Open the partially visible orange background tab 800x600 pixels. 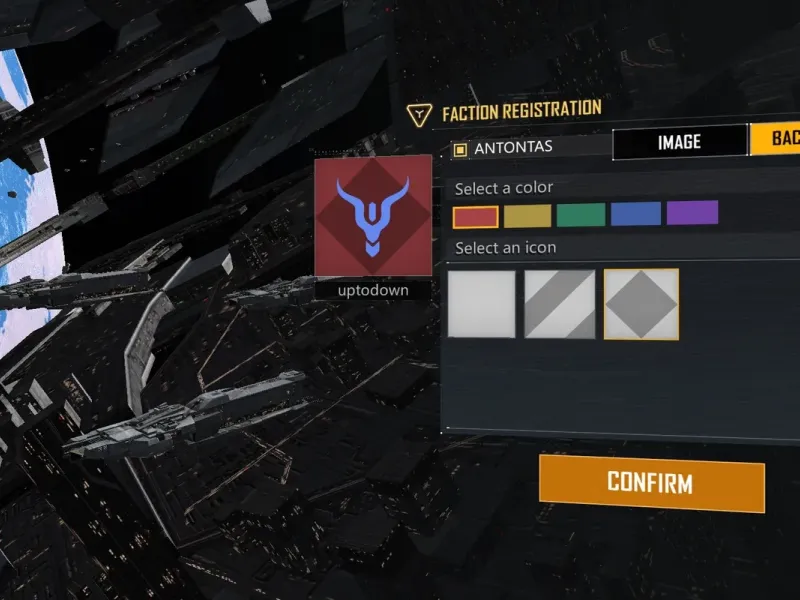[776, 140]
